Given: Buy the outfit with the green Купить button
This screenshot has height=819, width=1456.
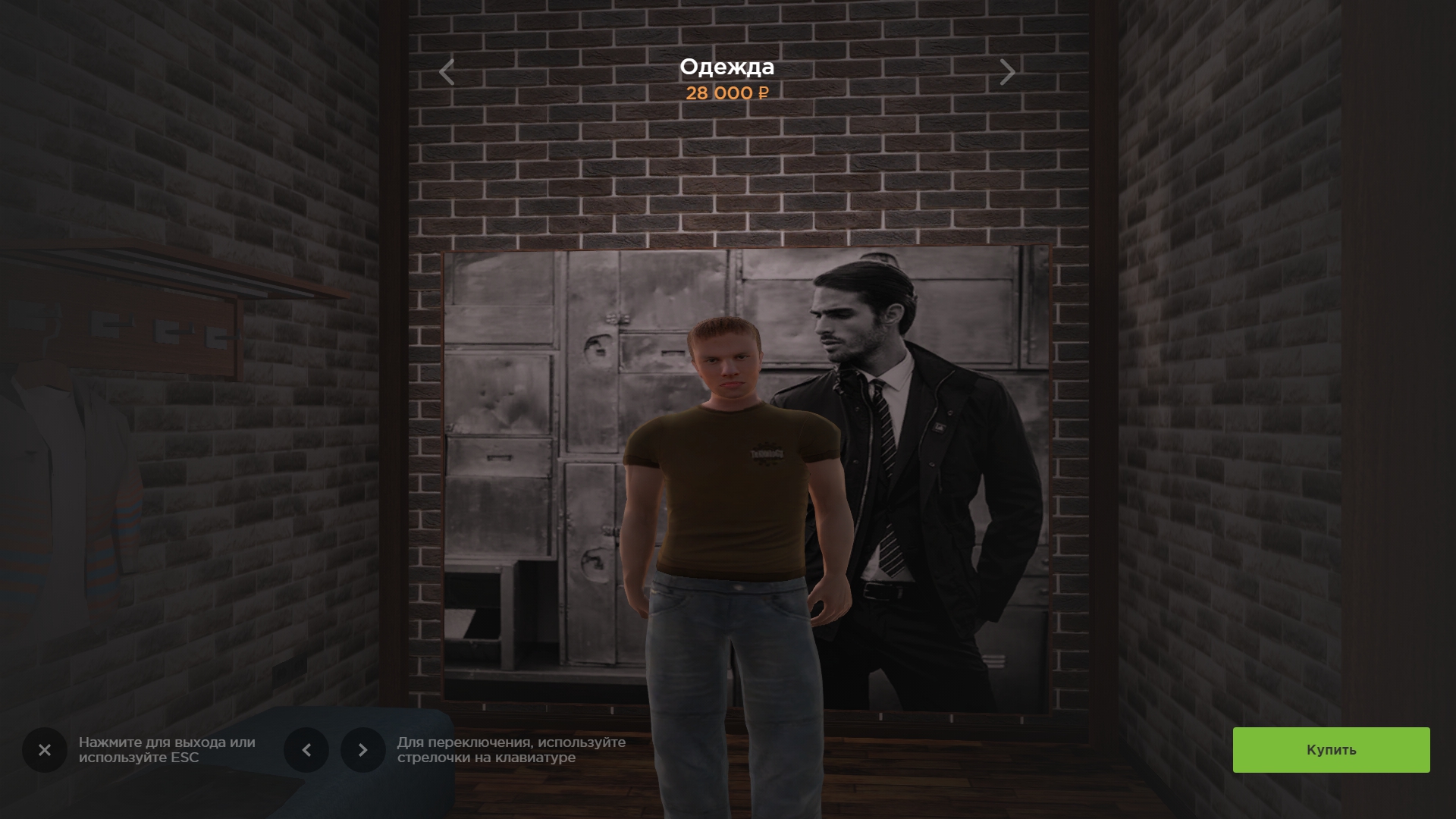Looking at the screenshot, I should tap(1331, 750).
